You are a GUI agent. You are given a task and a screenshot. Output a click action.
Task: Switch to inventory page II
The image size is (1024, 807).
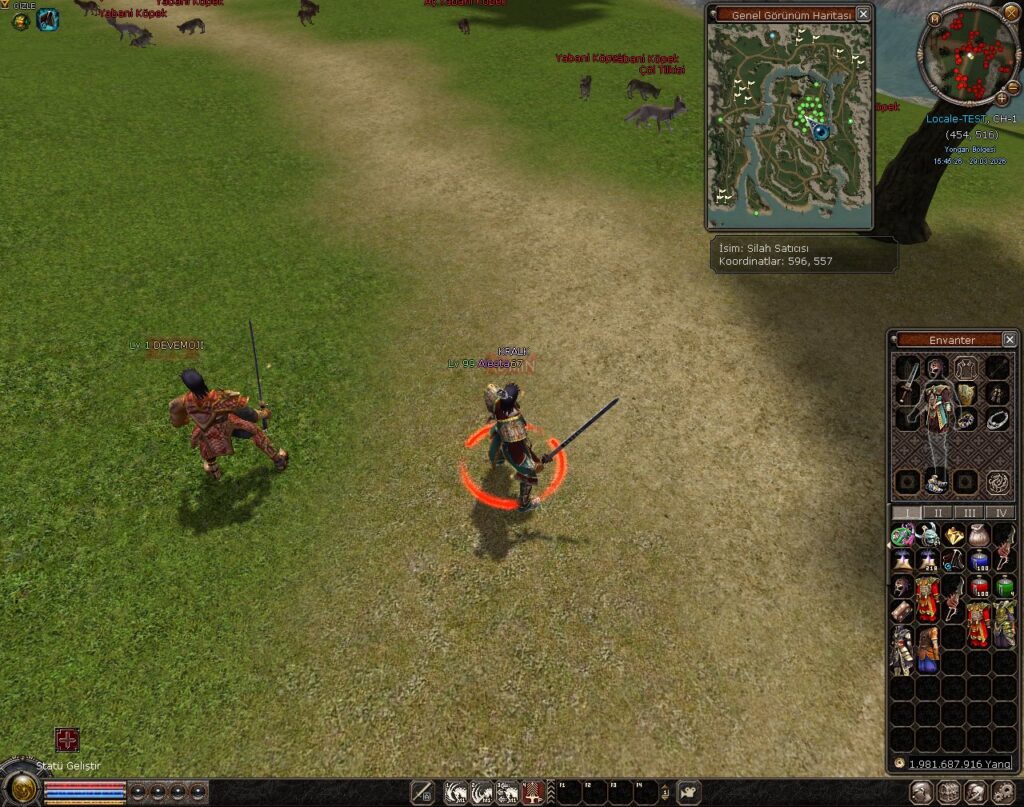938,512
